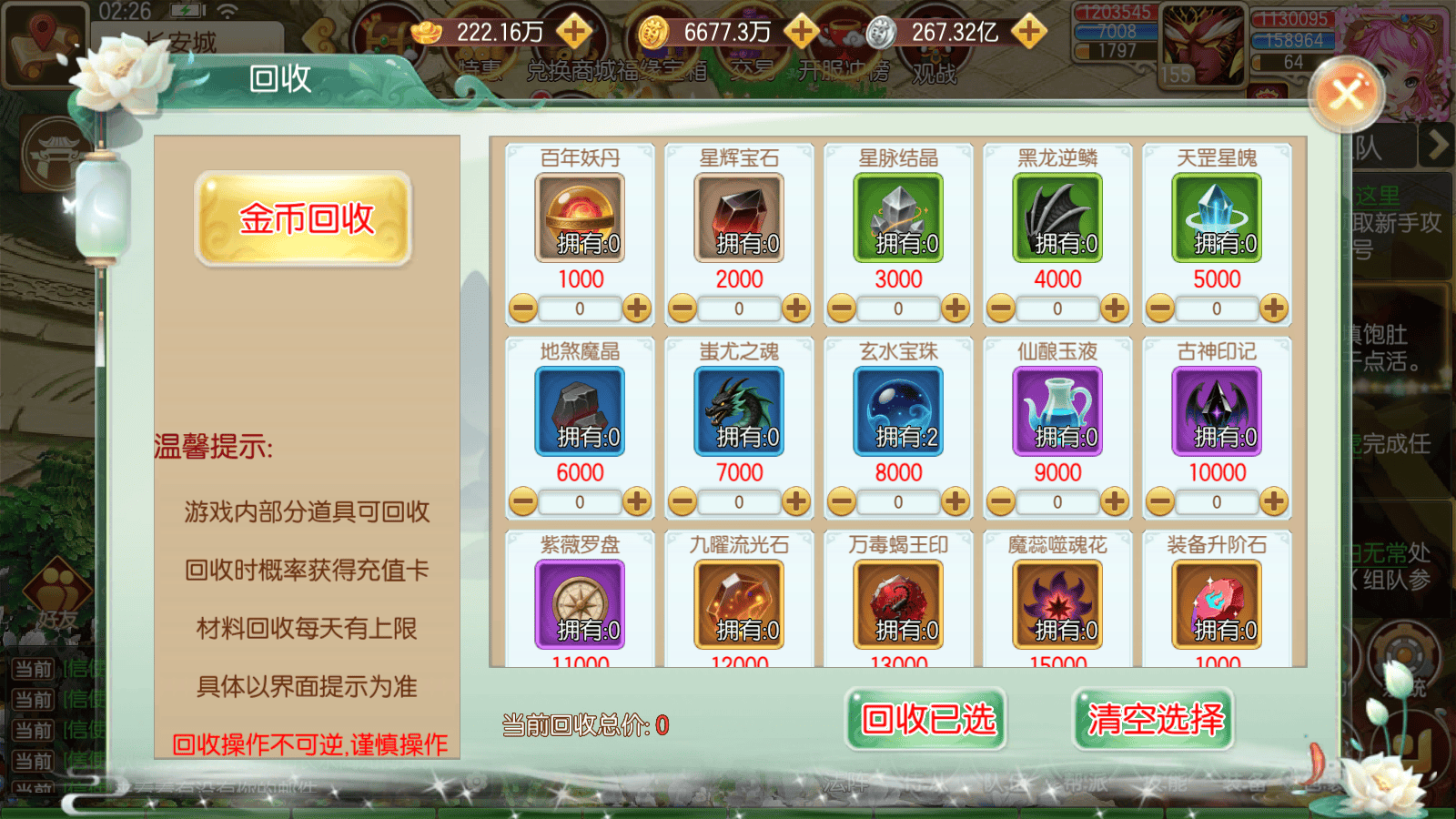This screenshot has height=819, width=1456.
Task: Select the 星辉宝石 item icon
Action: 739,218
